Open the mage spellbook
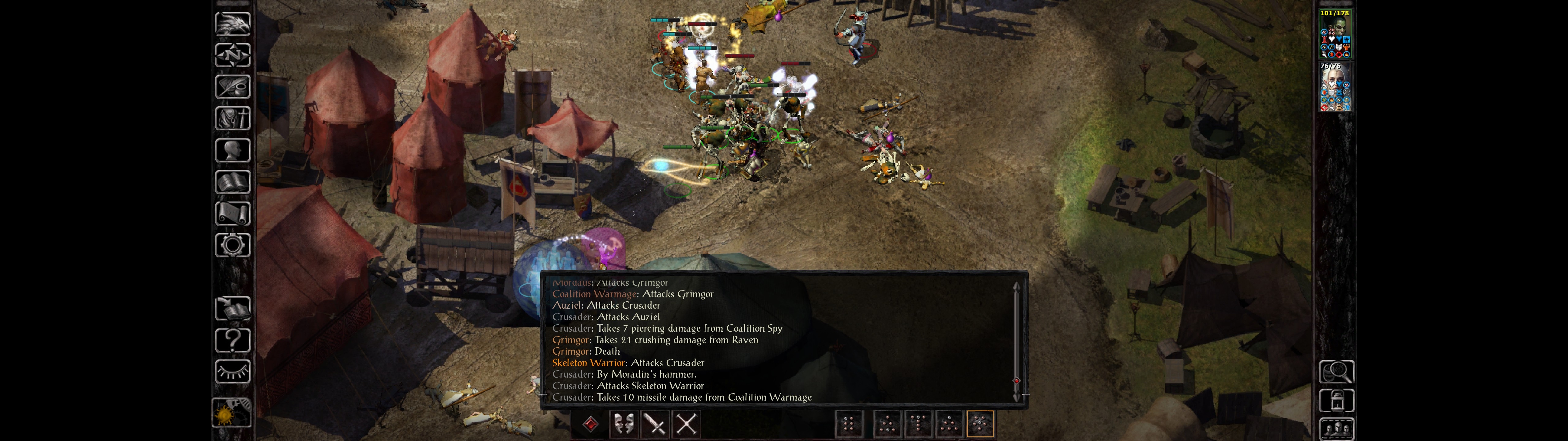Screen dimensions: 1568x441 click(232, 182)
